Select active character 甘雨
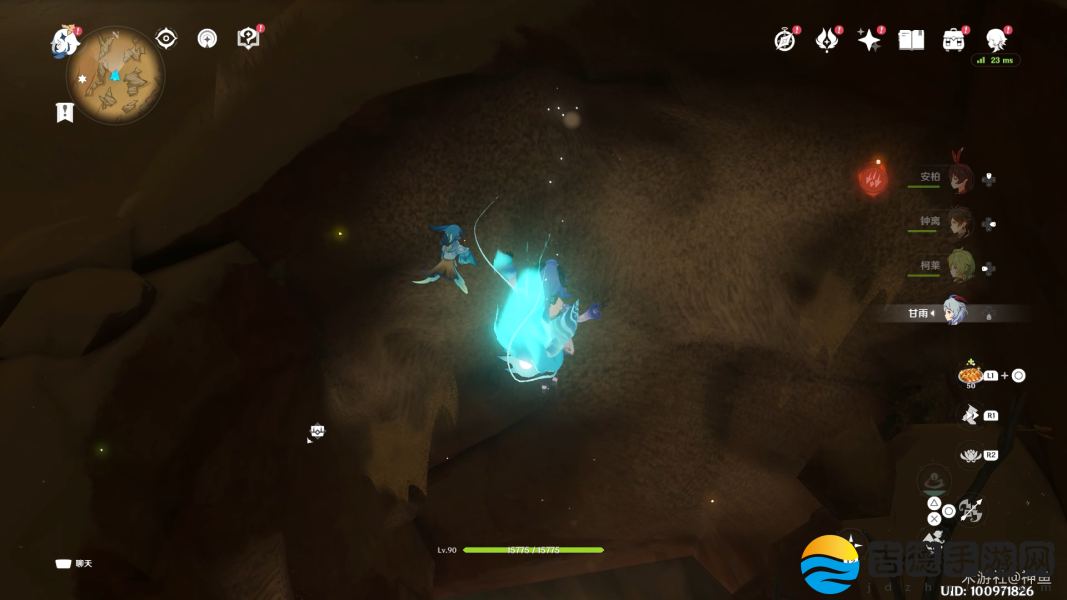The image size is (1067, 600). 955,313
